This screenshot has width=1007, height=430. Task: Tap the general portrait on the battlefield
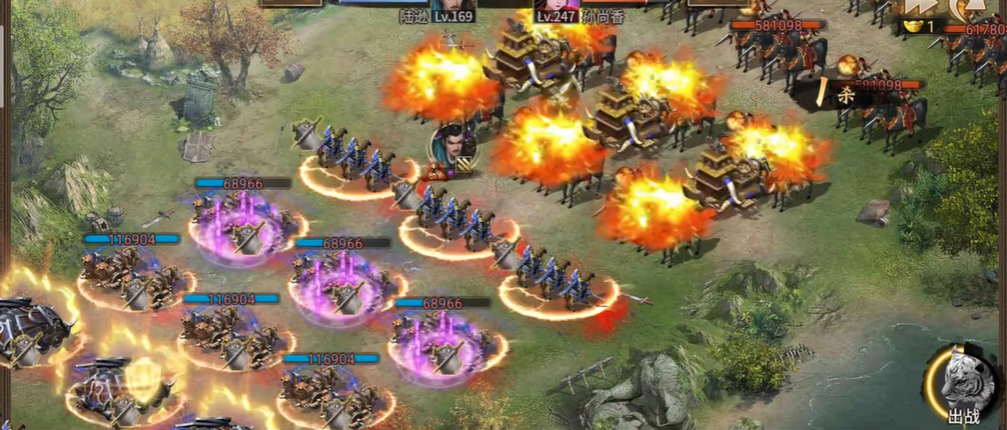coord(453,148)
